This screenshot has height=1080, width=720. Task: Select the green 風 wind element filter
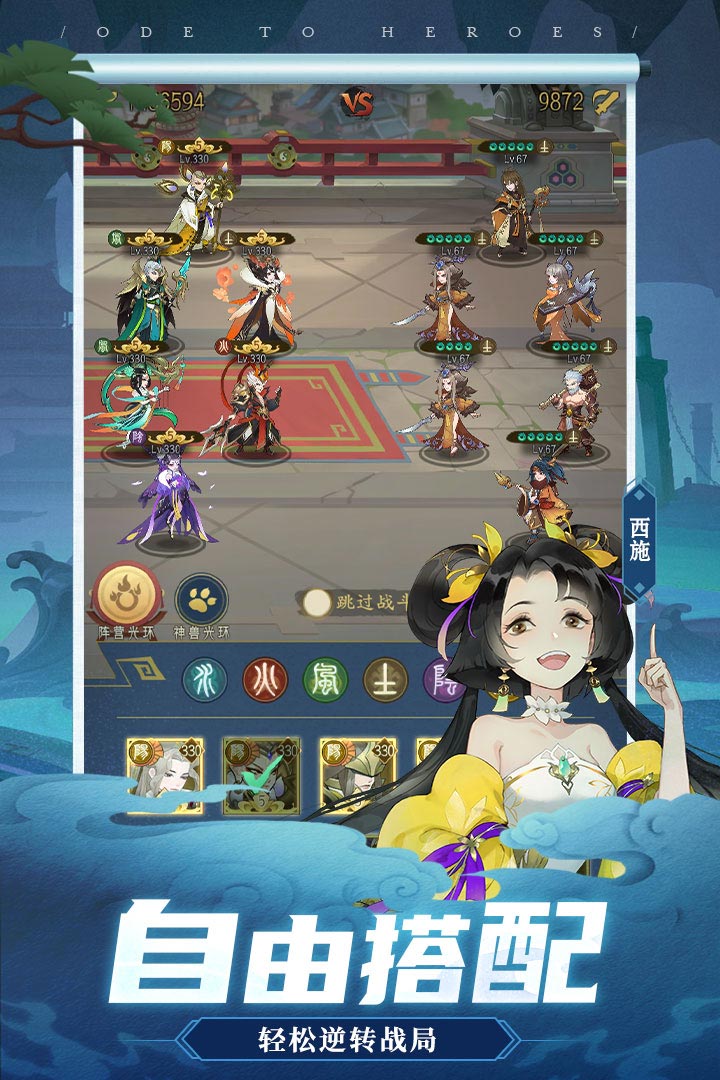click(x=324, y=679)
